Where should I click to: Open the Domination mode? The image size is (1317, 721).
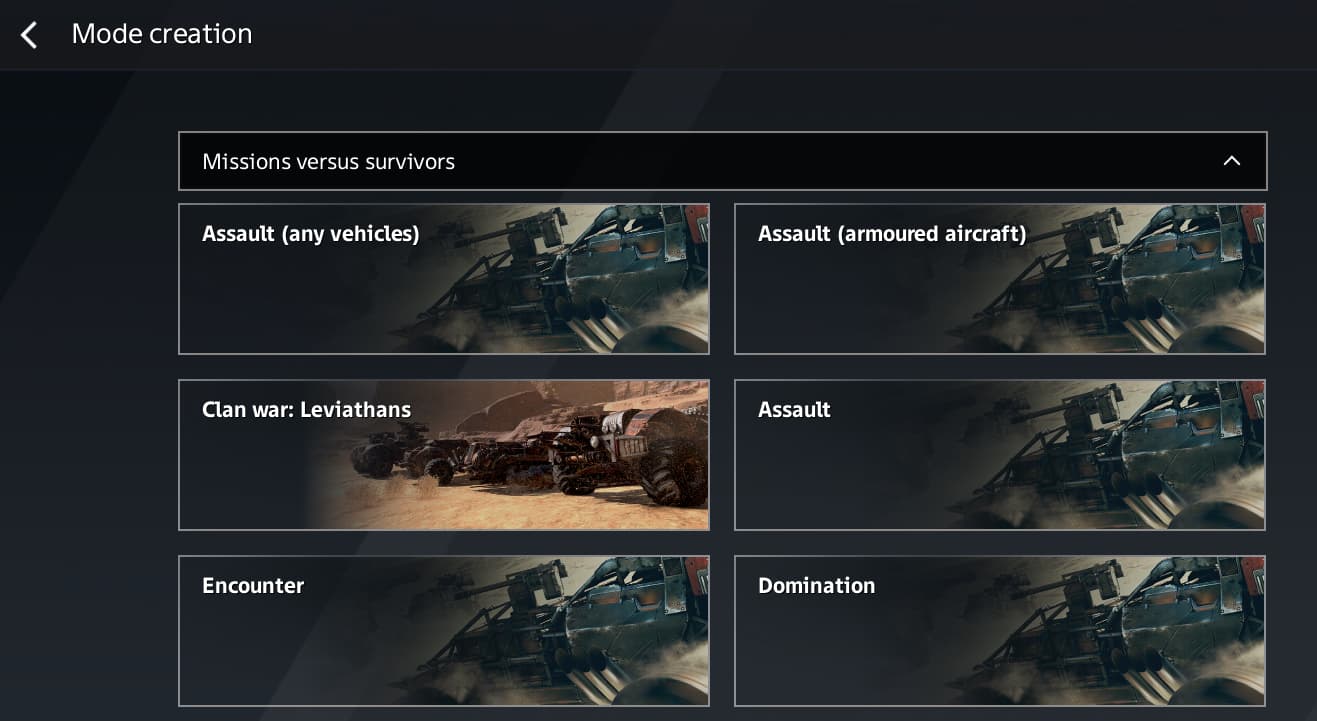[999, 631]
